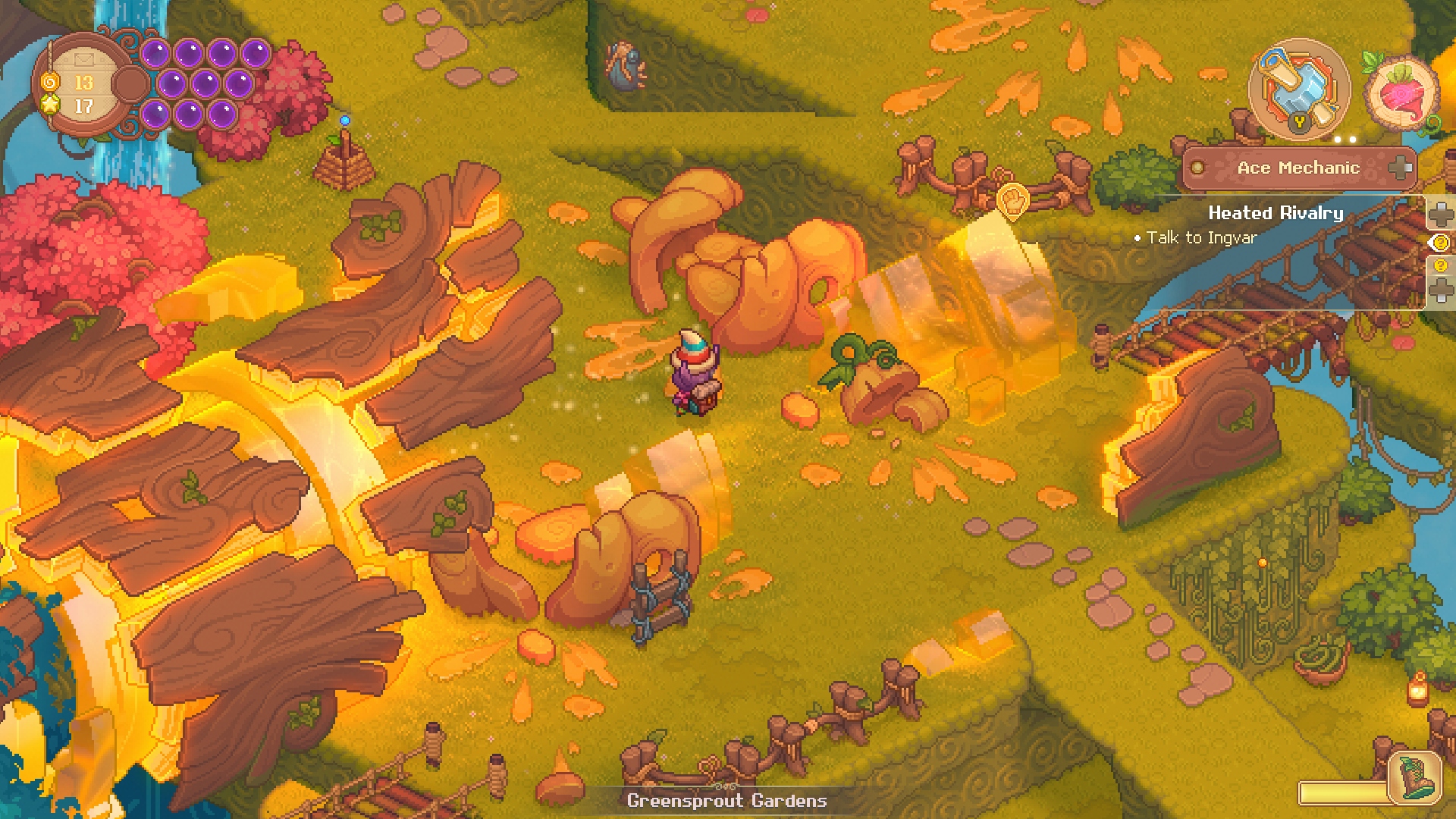Toggle the lower coin tracker beside quest list
This screenshot has height=819, width=1456.
click(1441, 265)
